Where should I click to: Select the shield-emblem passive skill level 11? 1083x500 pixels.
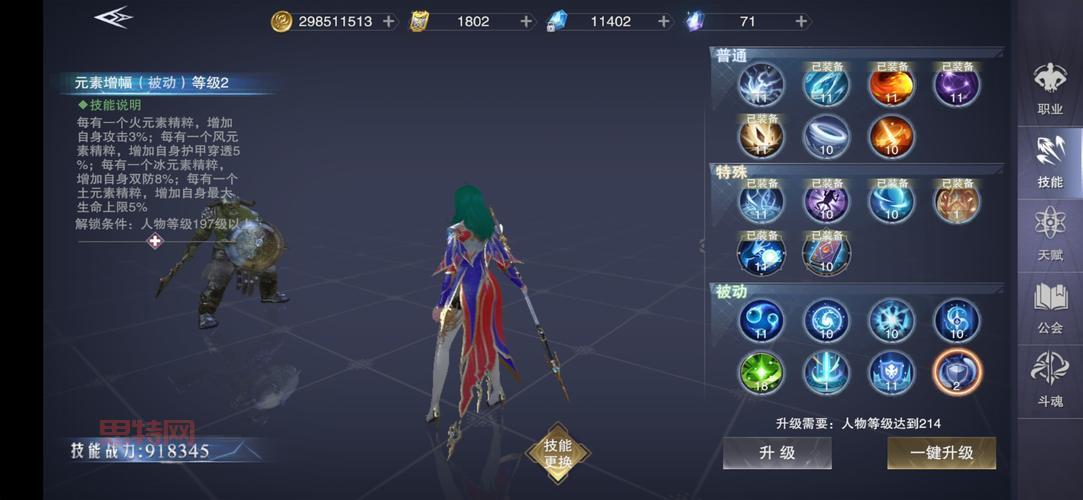coord(891,373)
